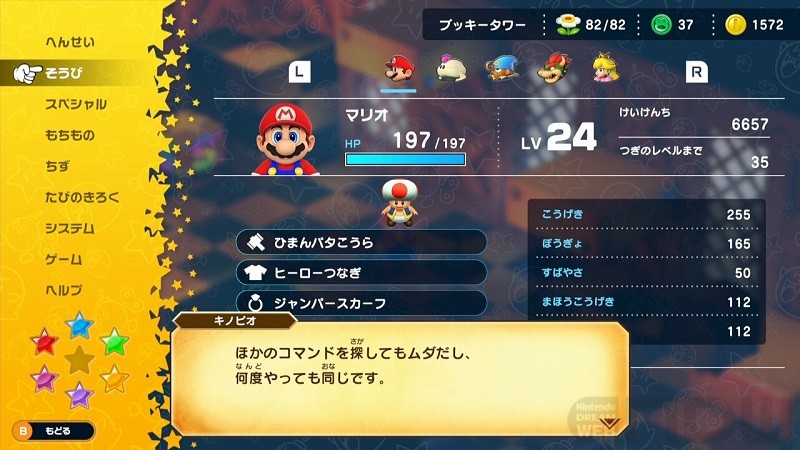Show Bowser's equipment tab
The height and width of the screenshot is (450, 800).
[551, 69]
